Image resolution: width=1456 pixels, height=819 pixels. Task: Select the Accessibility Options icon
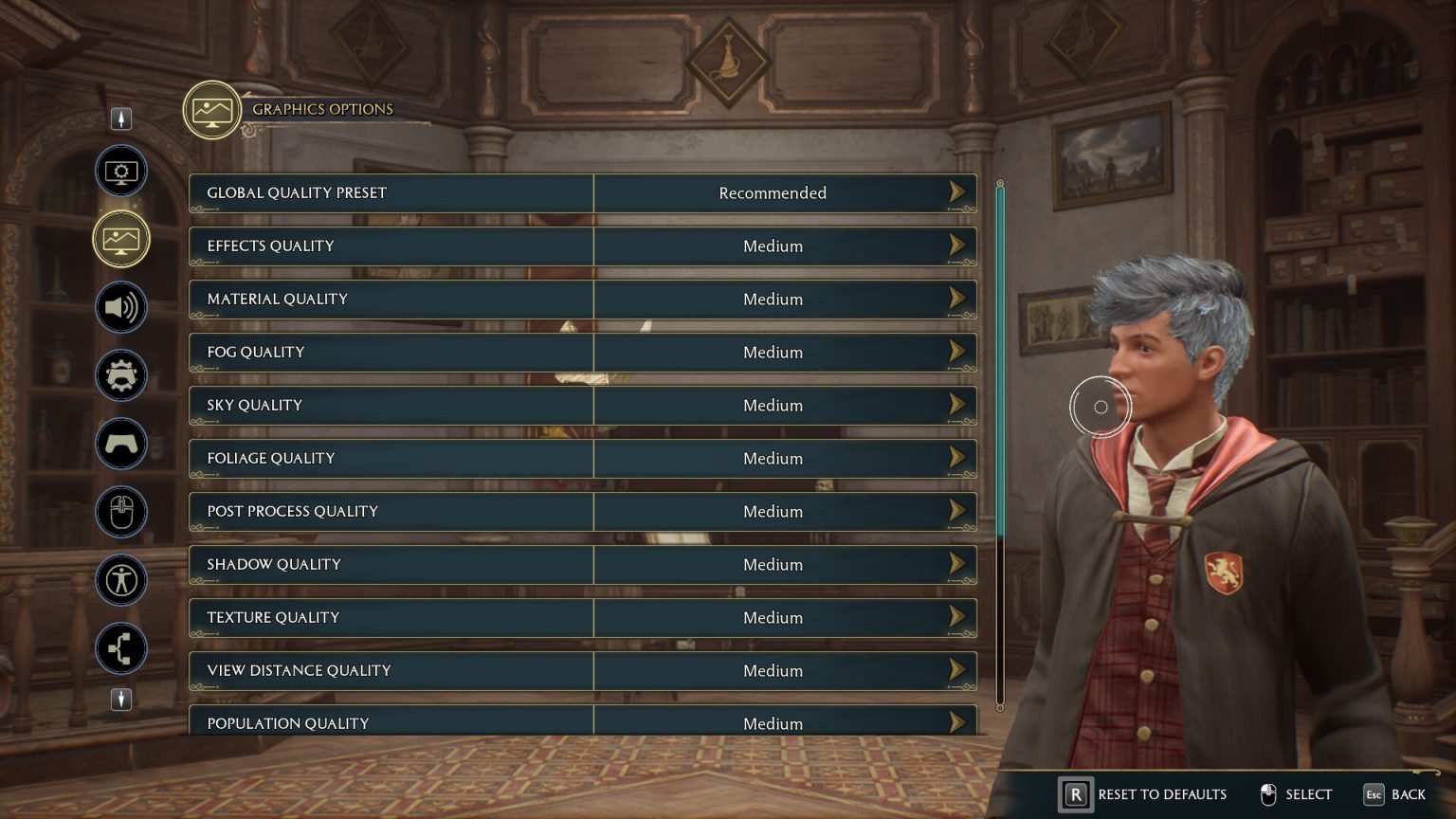[120, 580]
